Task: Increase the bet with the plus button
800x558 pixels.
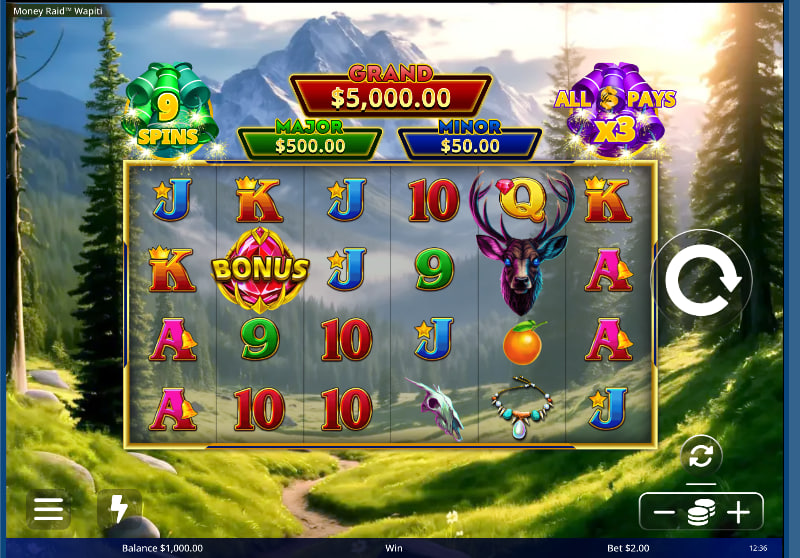Action: point(738,513)
